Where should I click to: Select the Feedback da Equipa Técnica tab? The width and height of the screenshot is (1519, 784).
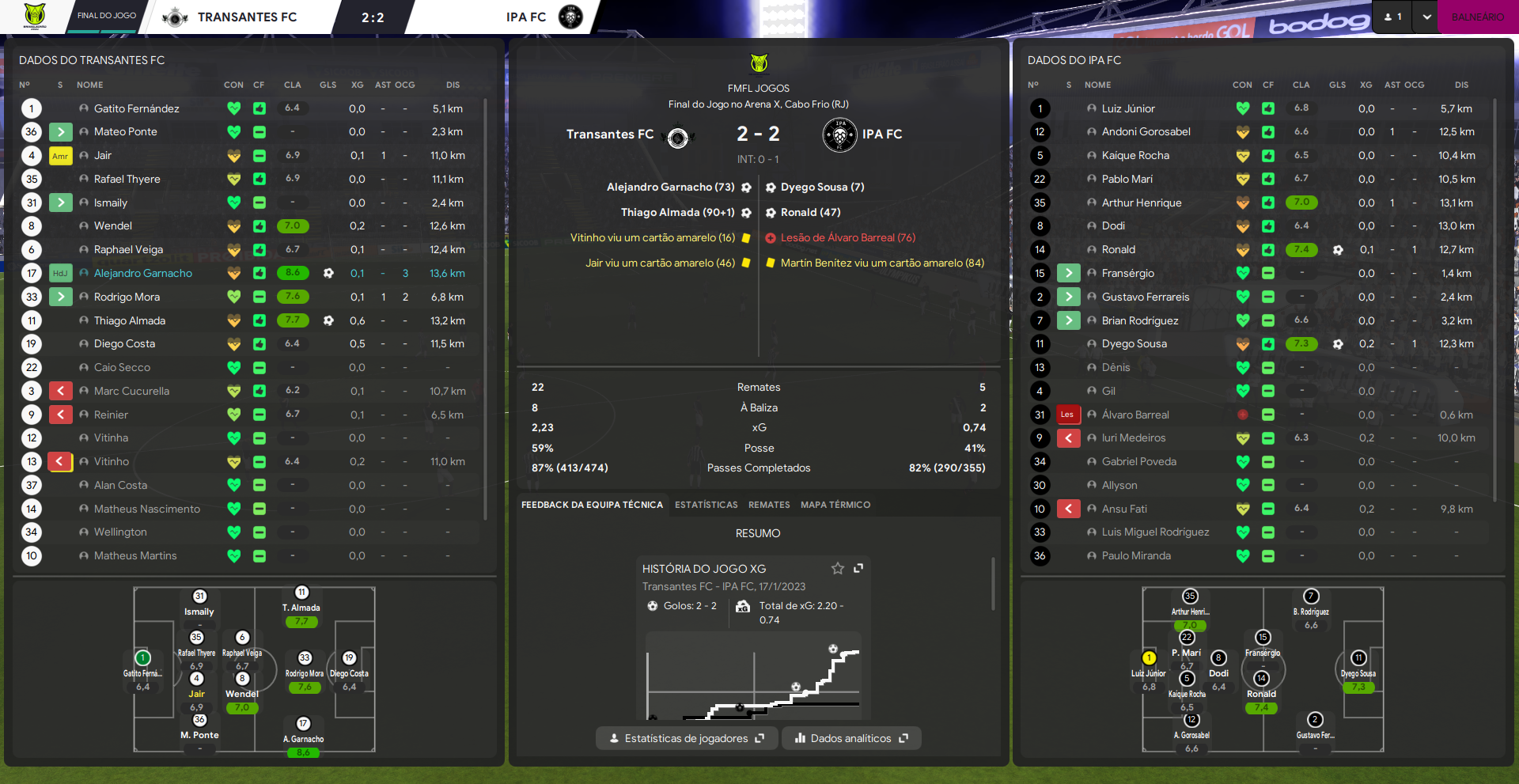(592, 505)
